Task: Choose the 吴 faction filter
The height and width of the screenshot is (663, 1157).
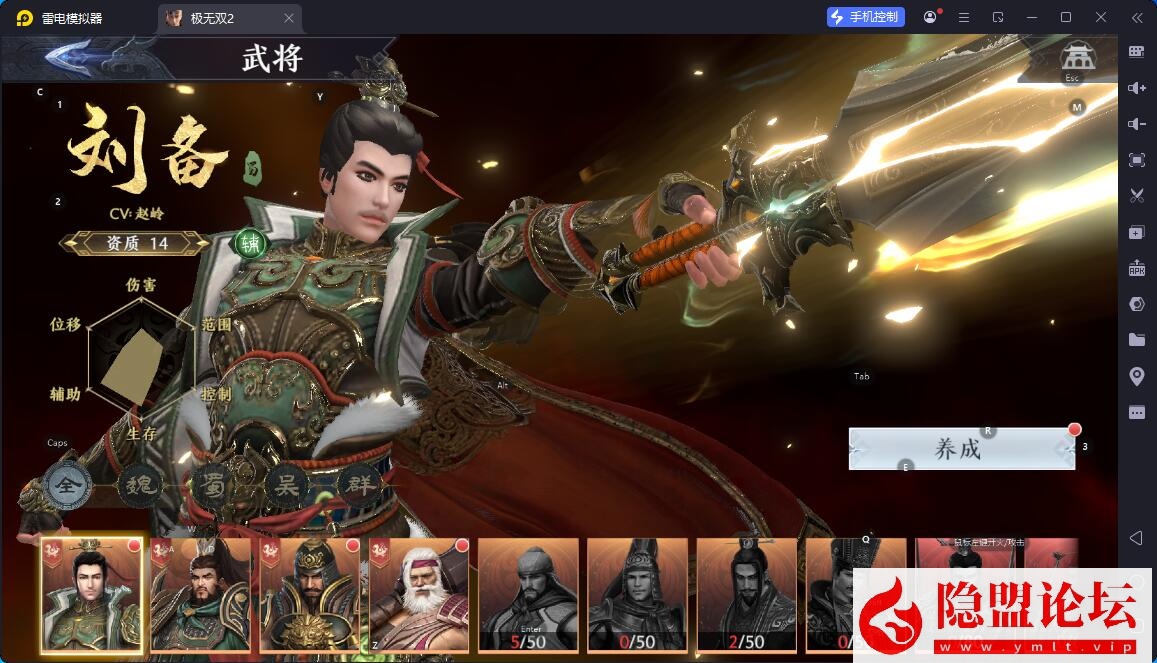Action: [x=286, y=485]
